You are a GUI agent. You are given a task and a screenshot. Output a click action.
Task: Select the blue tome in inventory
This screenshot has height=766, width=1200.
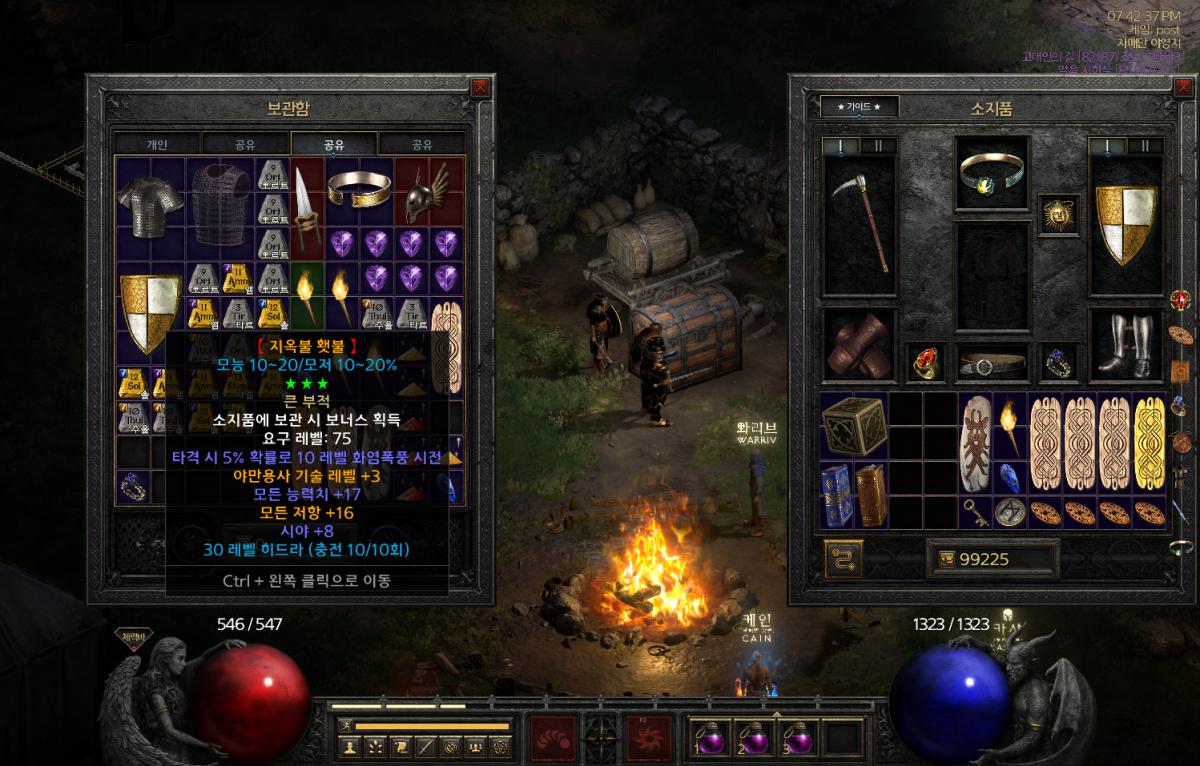point(836,494)
